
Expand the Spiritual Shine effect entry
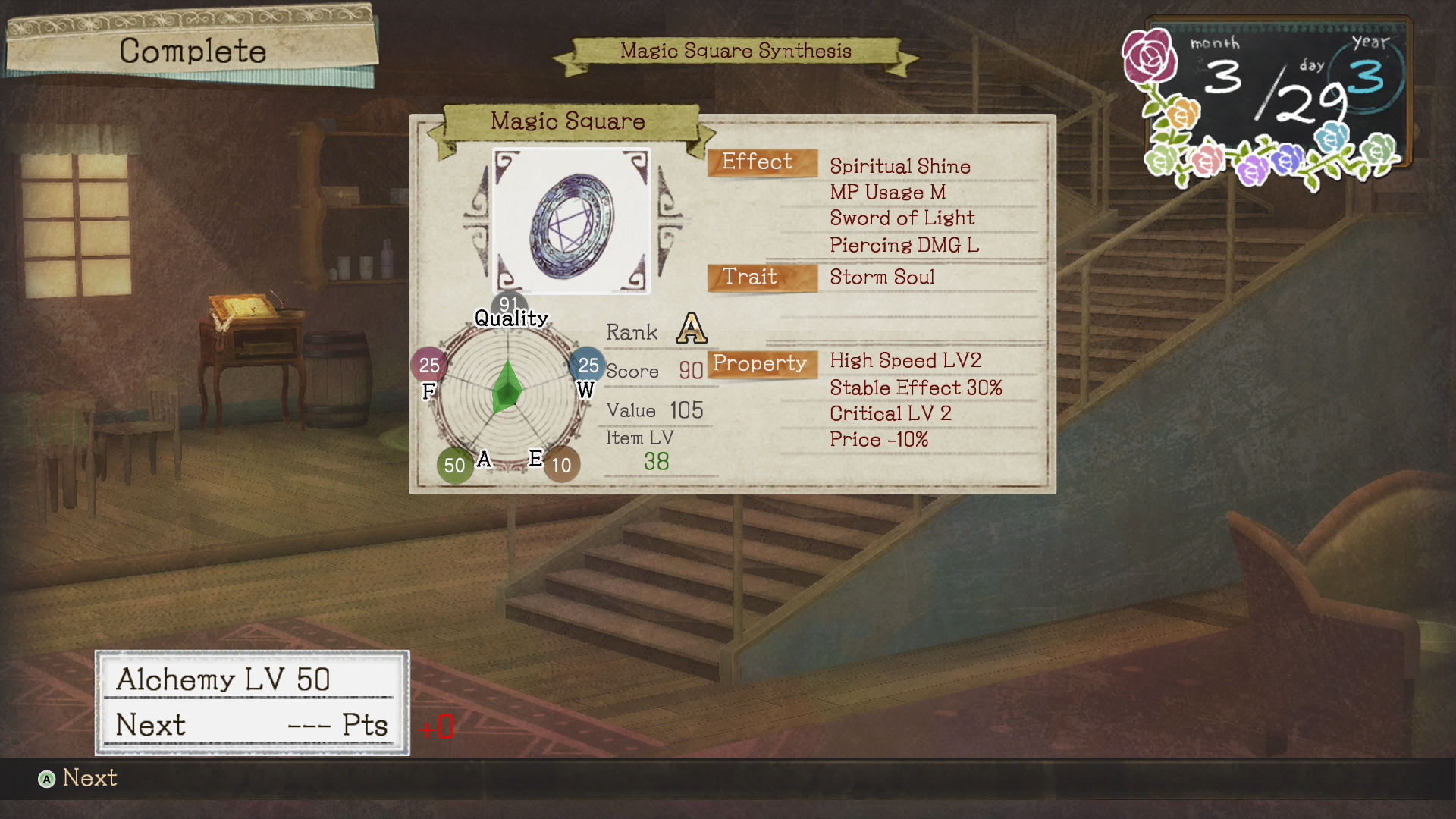pos(899,166)
